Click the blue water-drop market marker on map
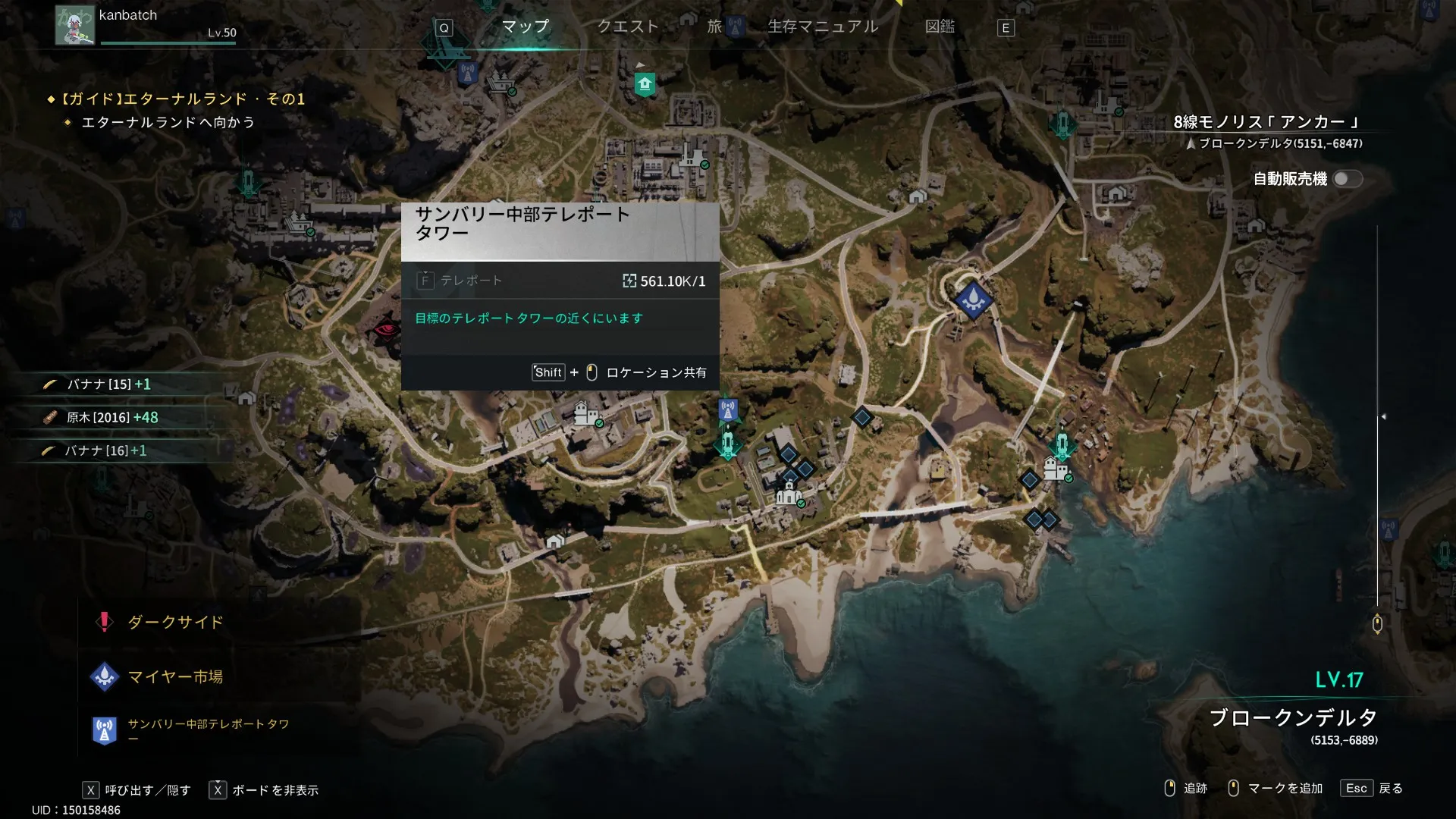 973,299
